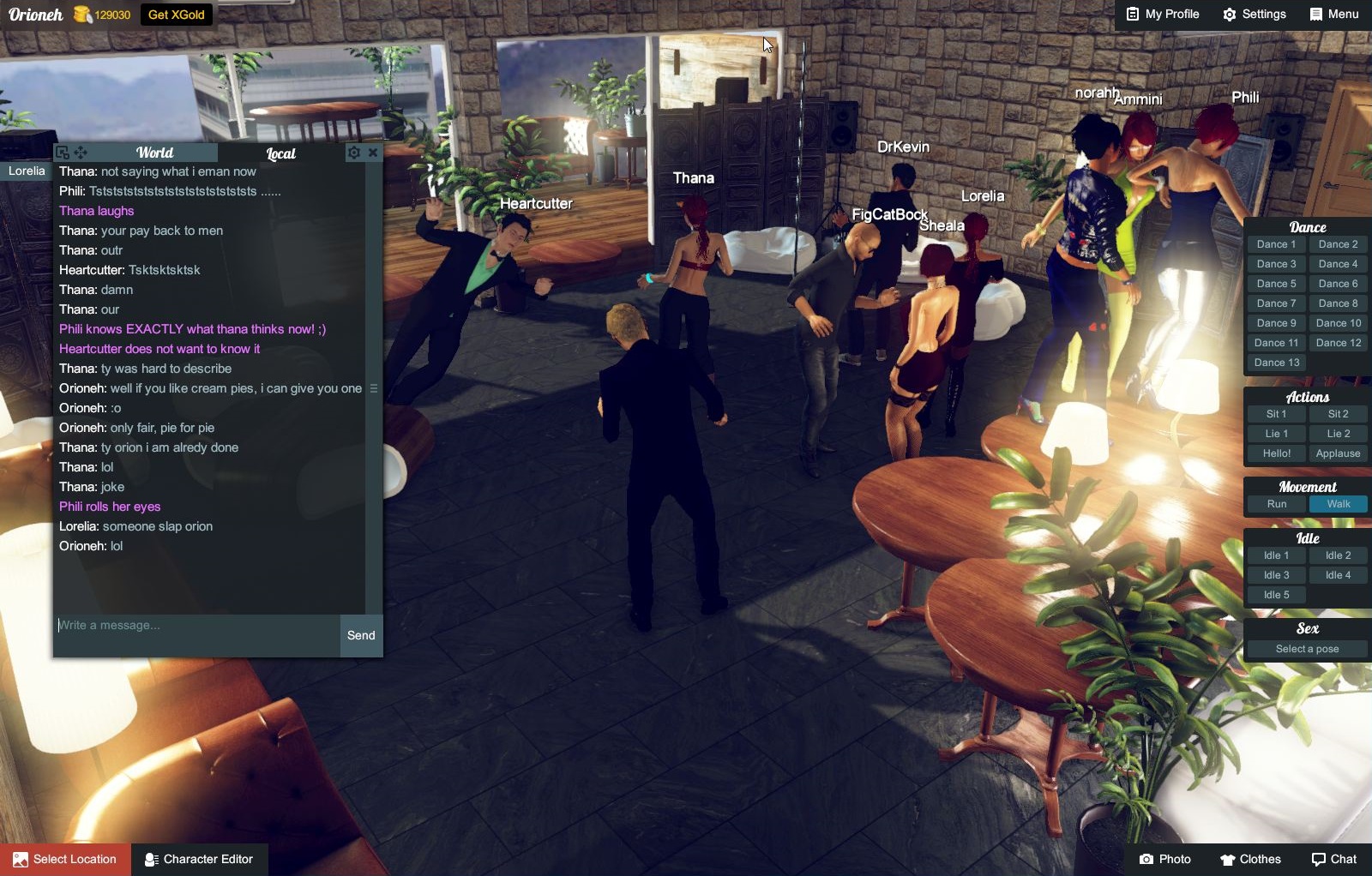Click the Get XGold button
The height and width of the screenshot is (876, 1372).
tap(176, 15)
